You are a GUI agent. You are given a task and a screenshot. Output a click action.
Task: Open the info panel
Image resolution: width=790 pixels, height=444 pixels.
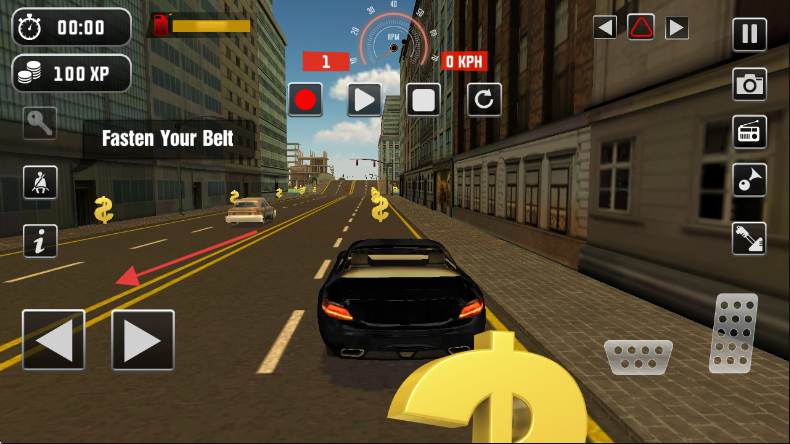pyautogui.click(x=40, y=240)
